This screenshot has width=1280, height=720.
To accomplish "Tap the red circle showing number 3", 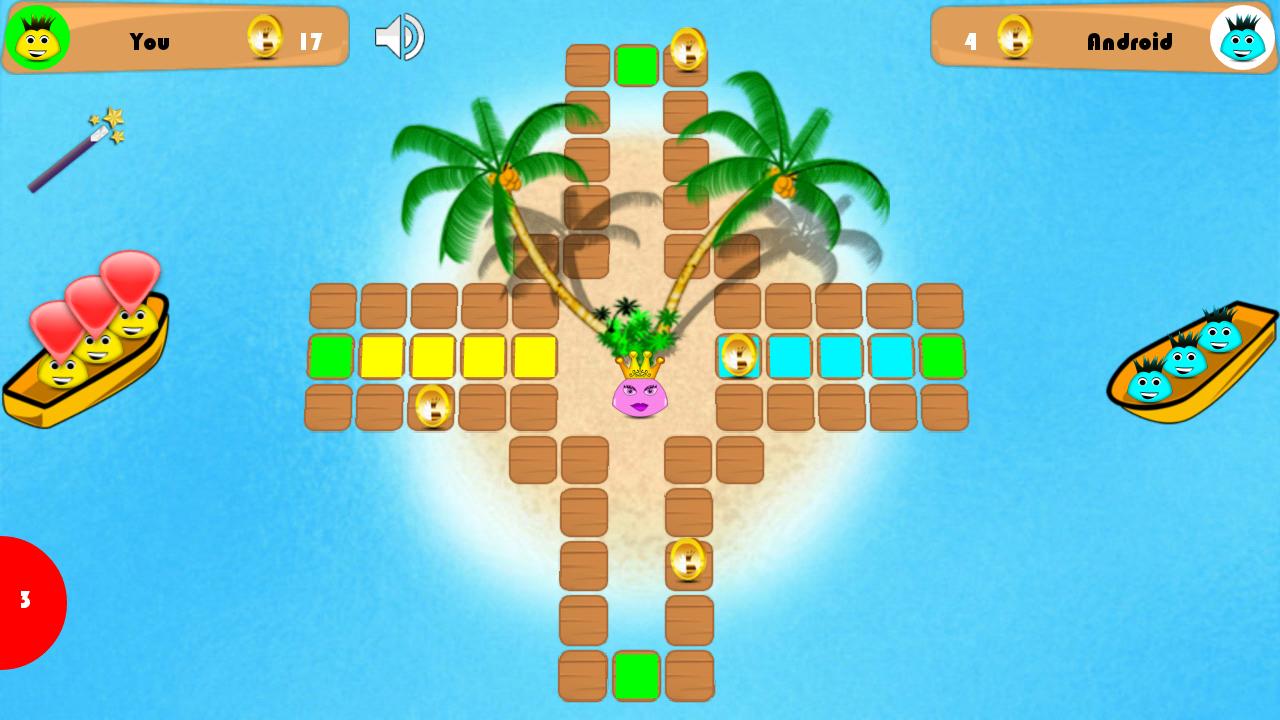I will tap(25, 601).
